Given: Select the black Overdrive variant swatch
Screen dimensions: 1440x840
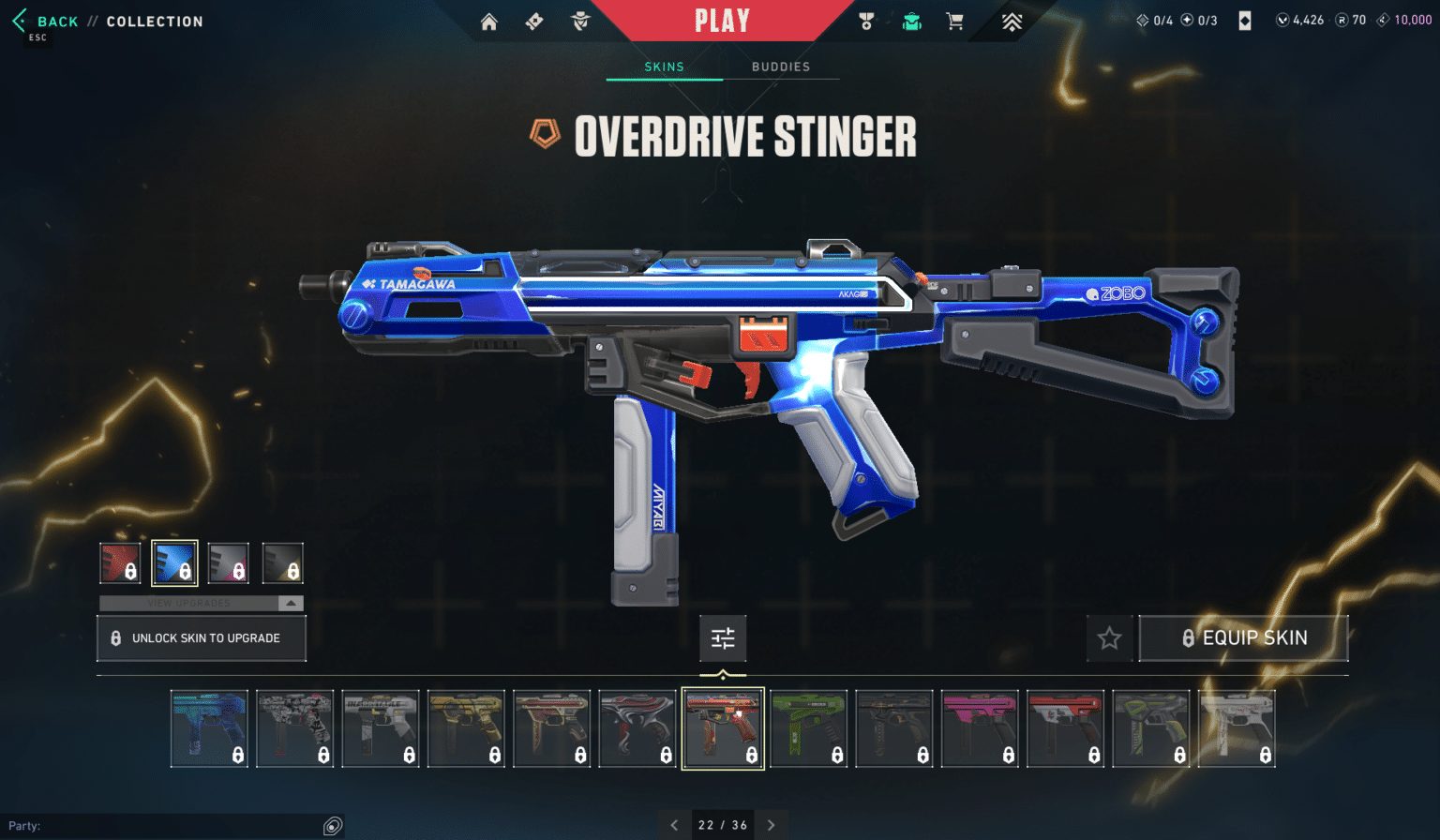Looking at the screenshot, I should (283, 562).
